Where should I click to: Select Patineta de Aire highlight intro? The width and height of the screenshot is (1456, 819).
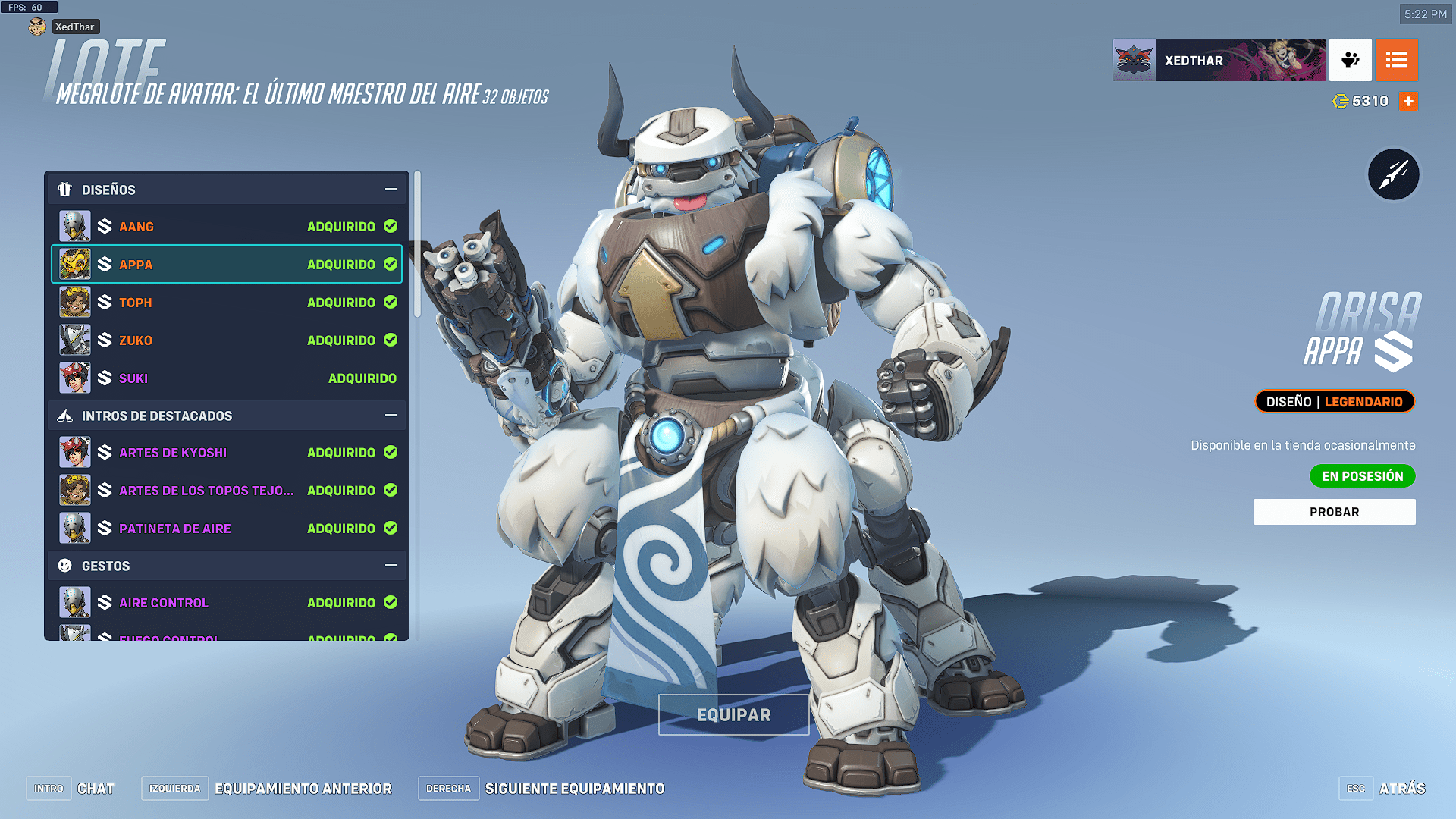point(227,529)
